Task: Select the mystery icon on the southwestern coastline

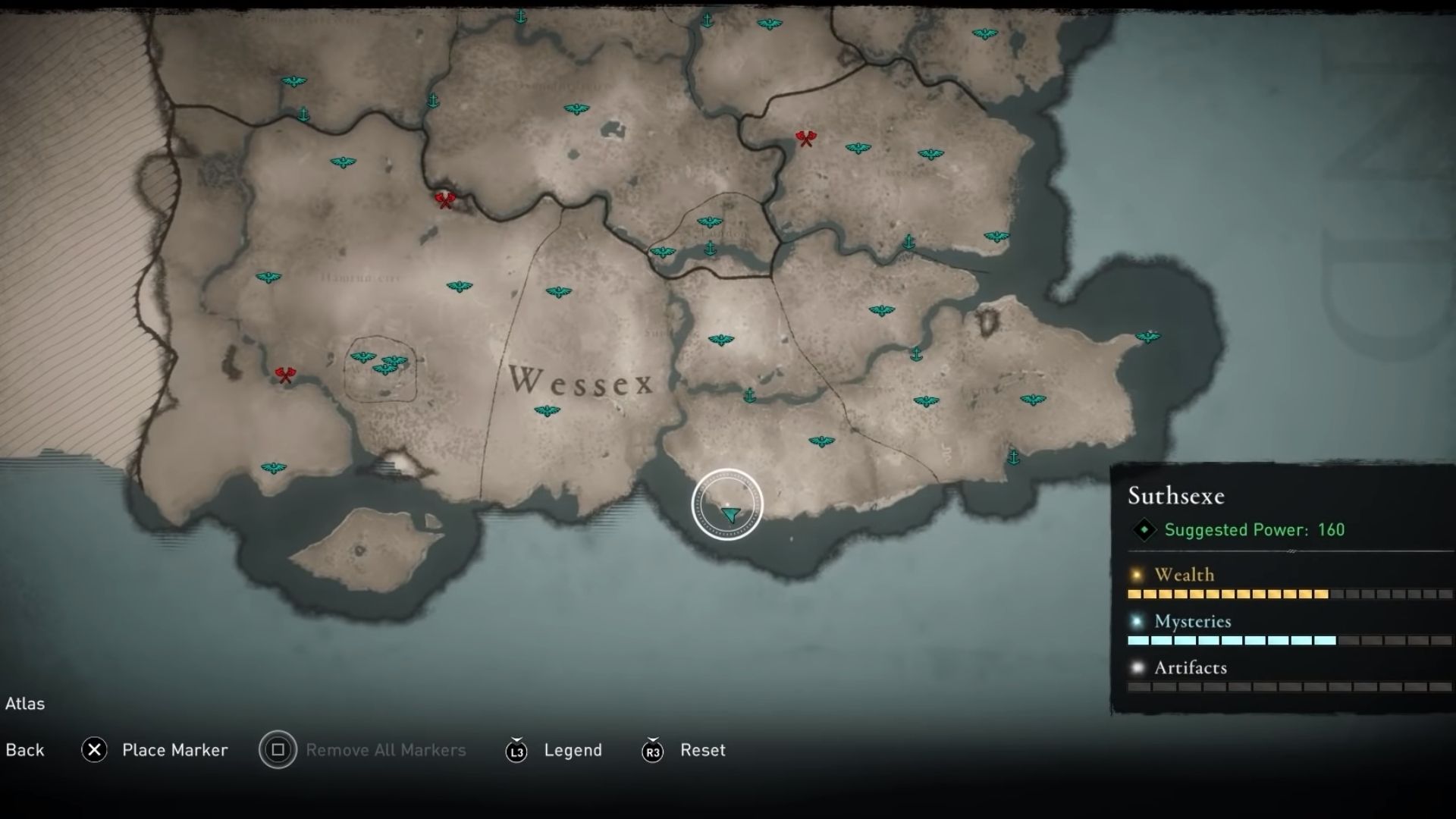Action: [273, 468]
